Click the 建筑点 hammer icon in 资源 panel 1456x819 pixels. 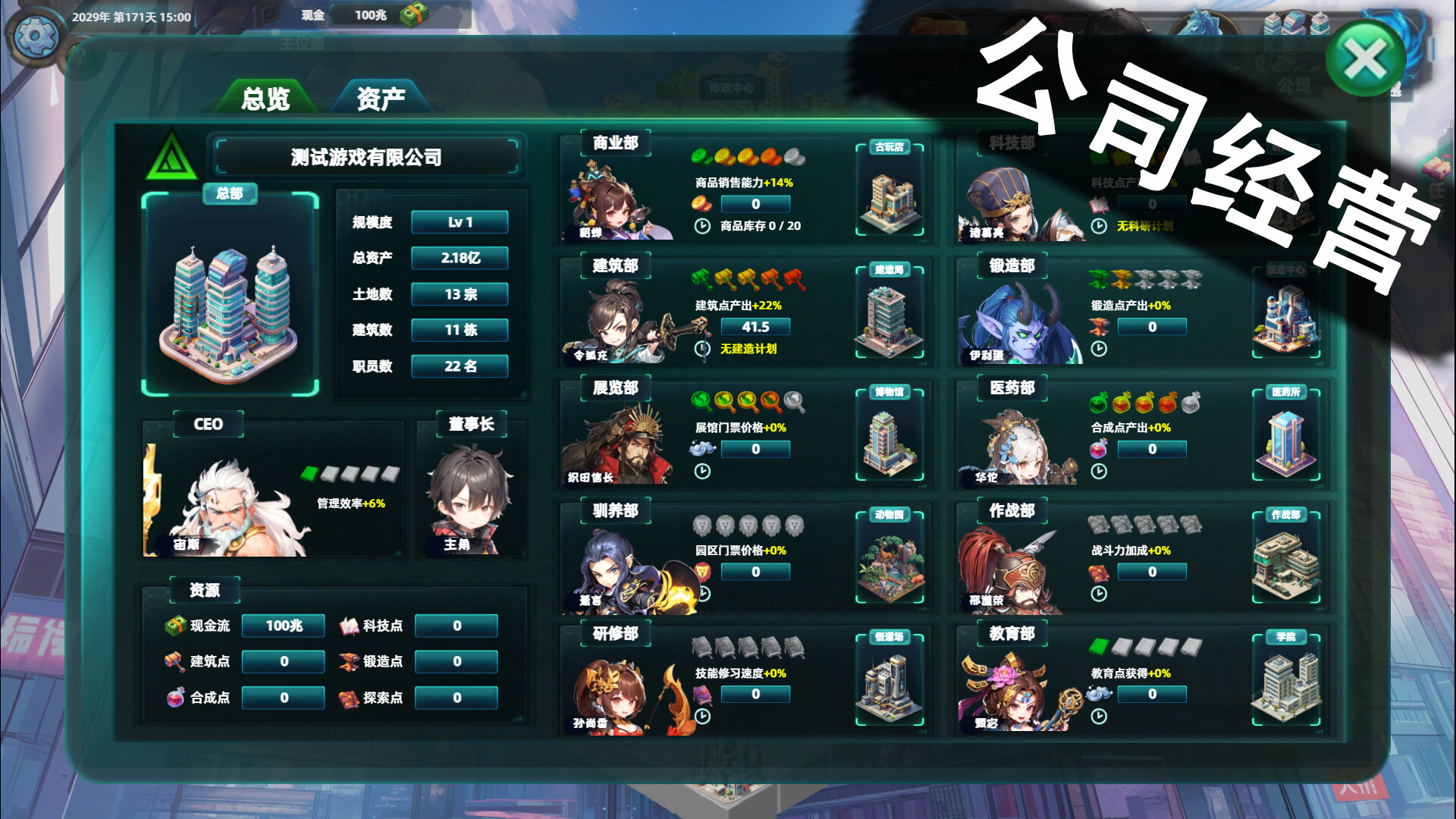coord(177,661)
